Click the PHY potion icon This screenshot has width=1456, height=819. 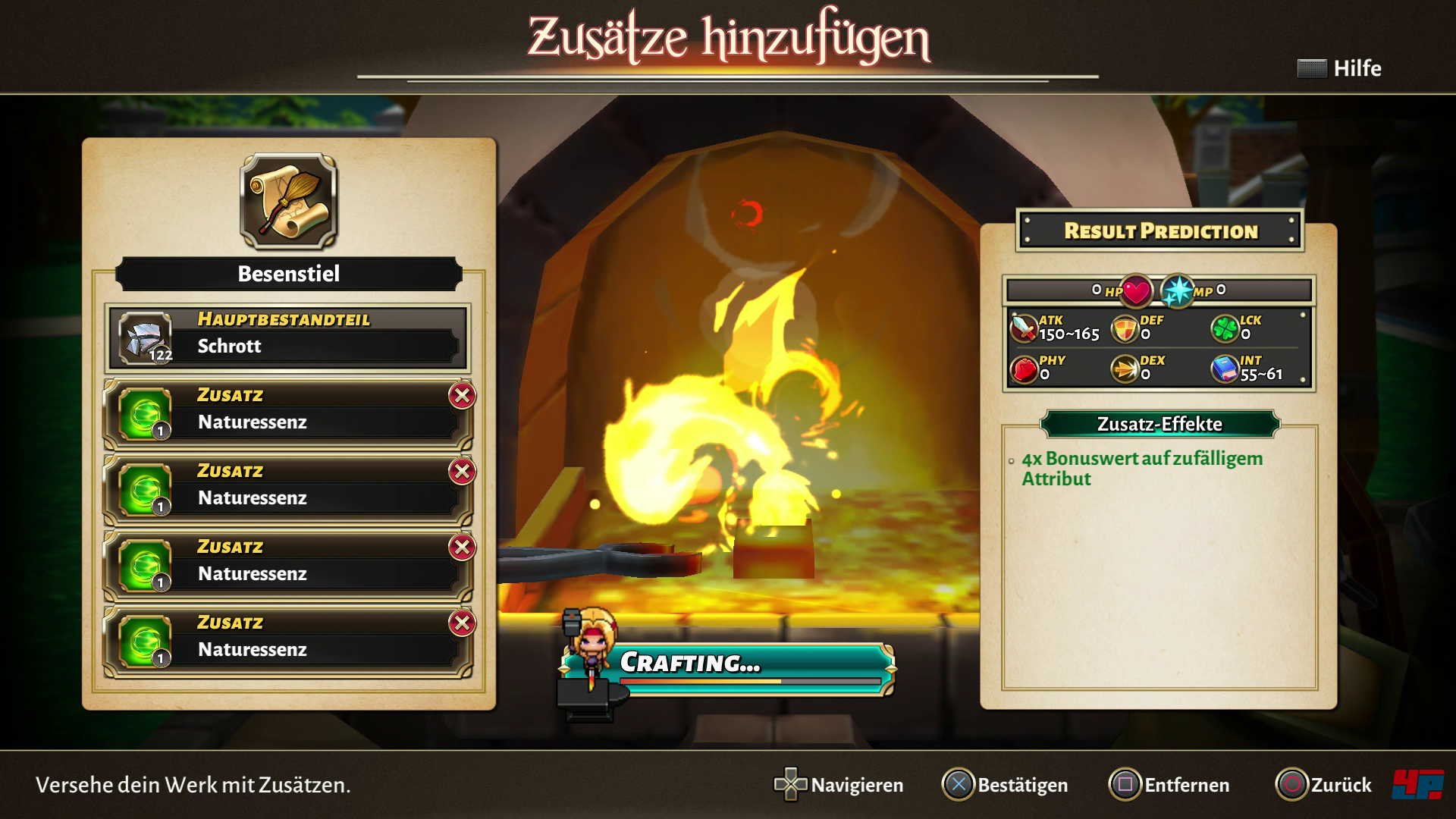click(1024, 369)
